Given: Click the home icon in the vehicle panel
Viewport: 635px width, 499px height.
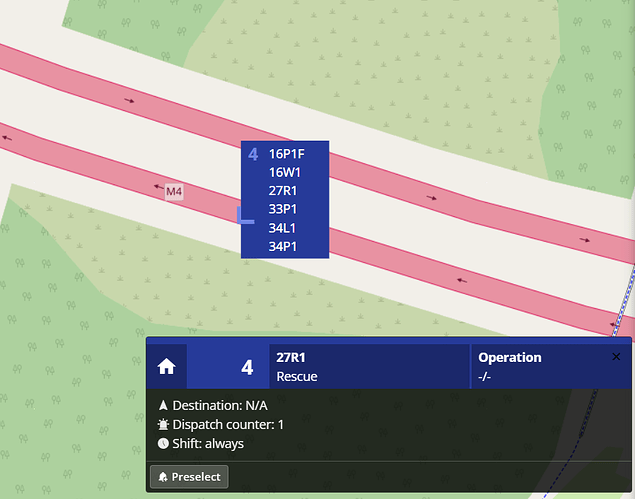Looking at the screenshot, I should point(167,367).
